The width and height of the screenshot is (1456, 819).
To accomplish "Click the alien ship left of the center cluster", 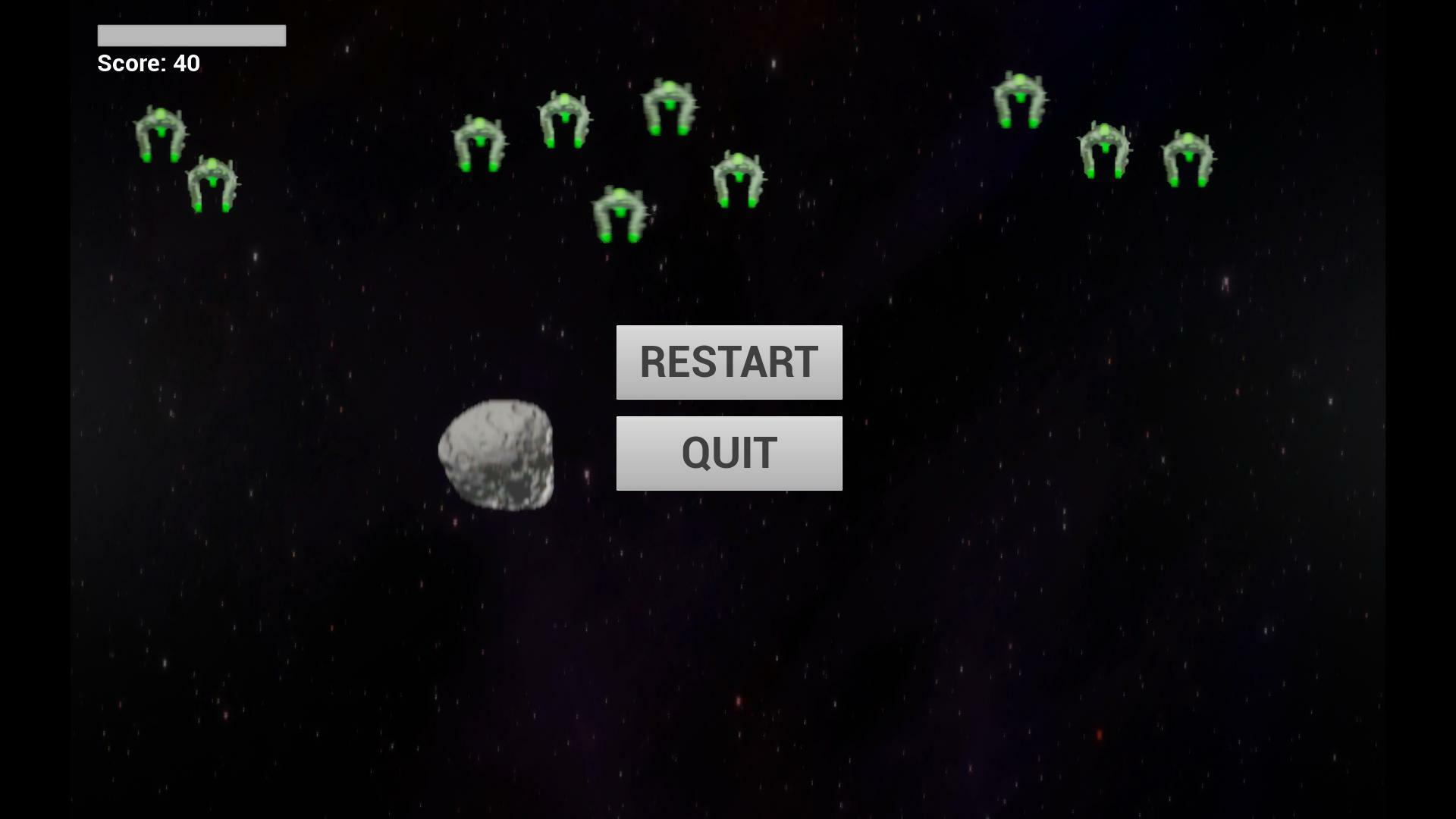I will point(481,144).
